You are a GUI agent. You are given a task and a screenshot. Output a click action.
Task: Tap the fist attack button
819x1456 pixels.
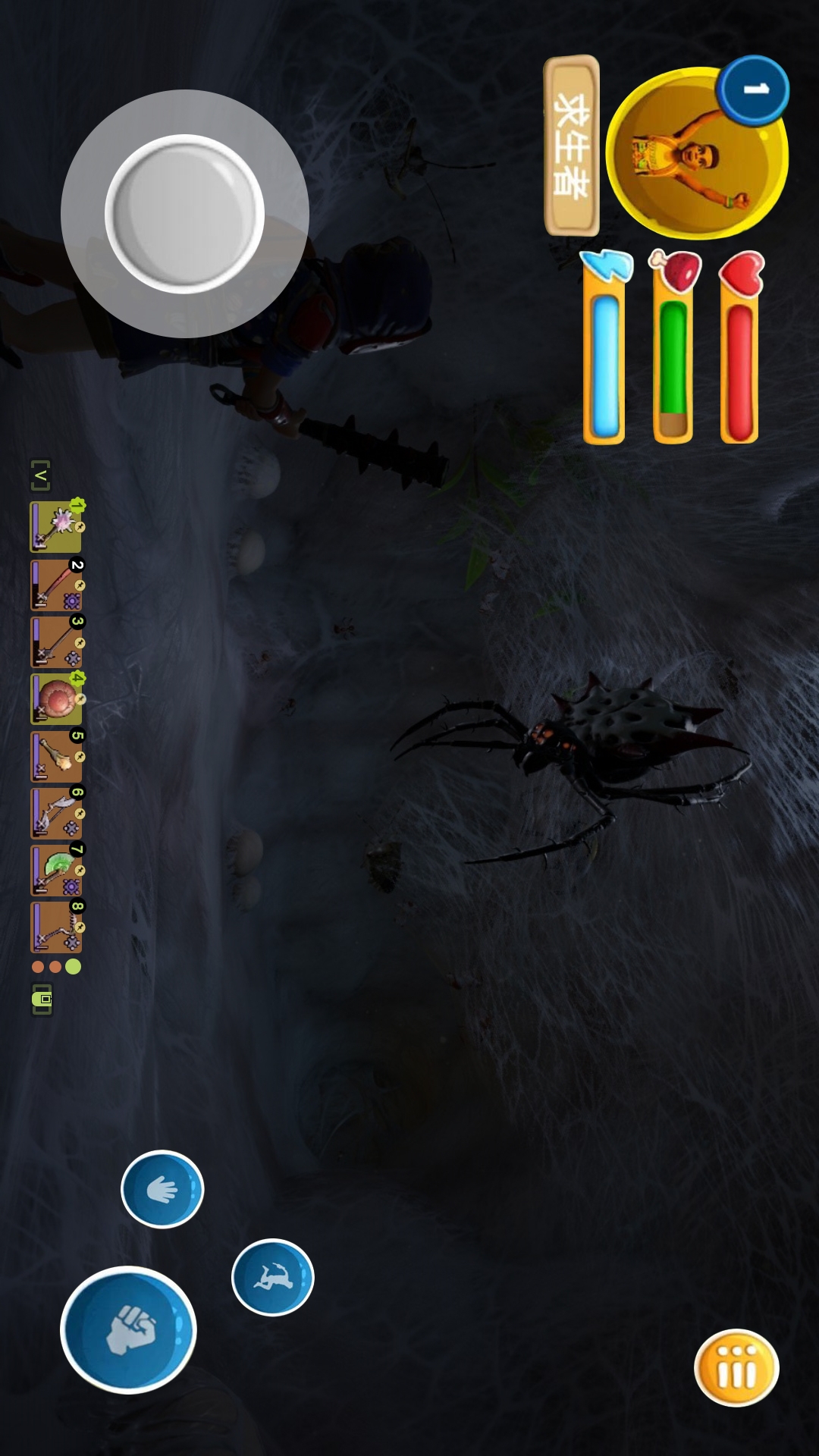click(x=128, y=1330)
